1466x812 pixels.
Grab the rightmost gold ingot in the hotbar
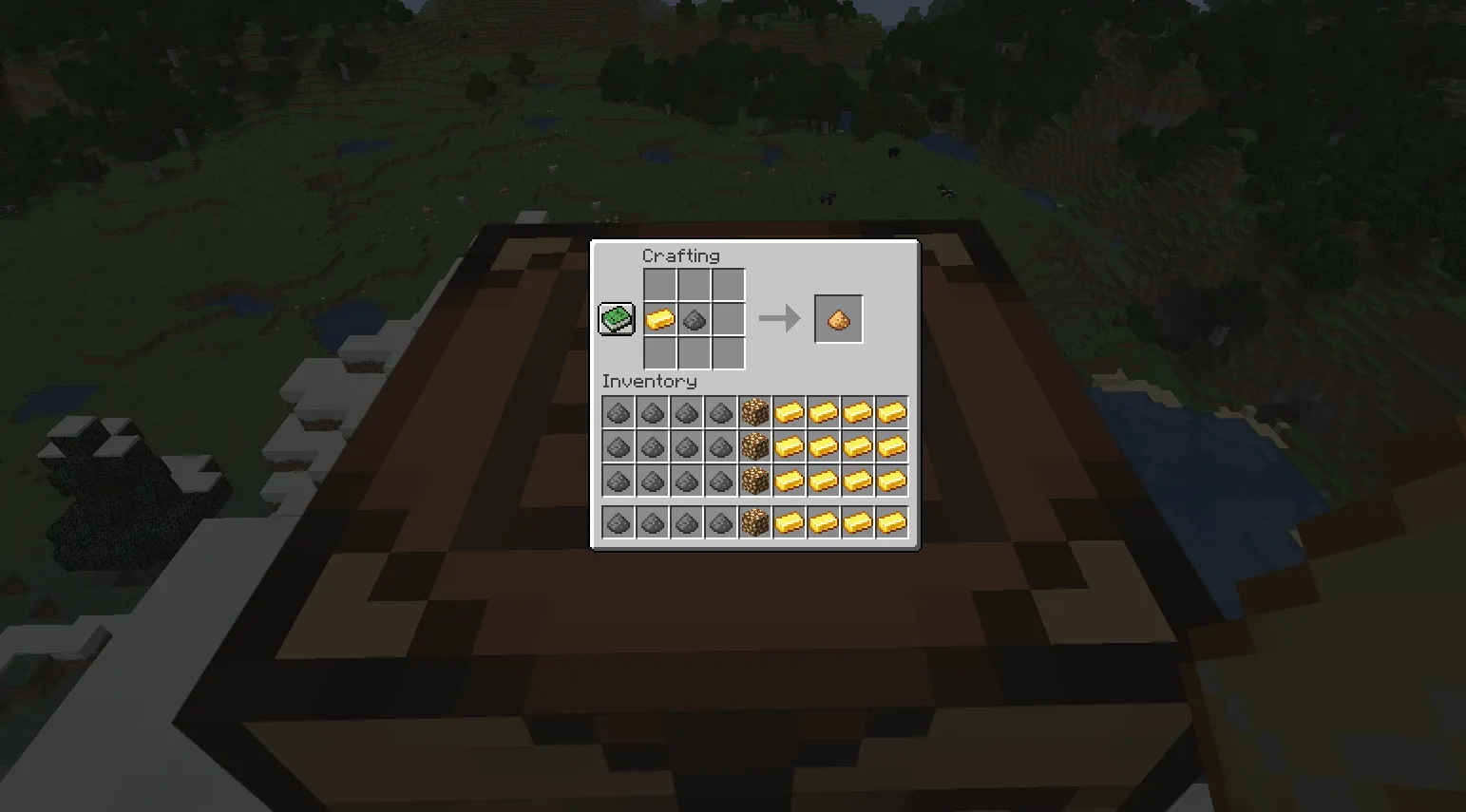[x=890, y=521]
